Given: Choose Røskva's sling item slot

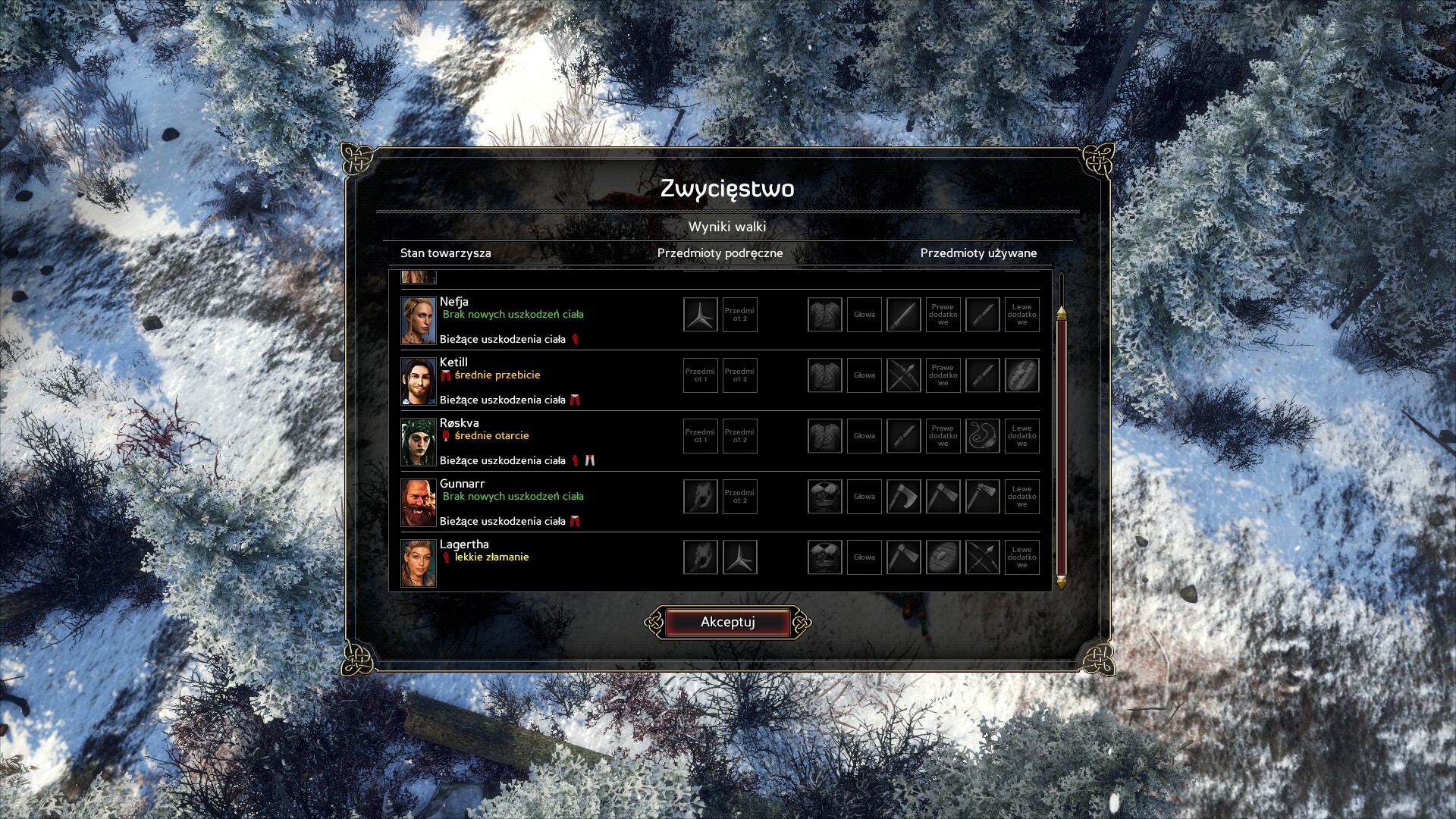Looking at the screenshot, I should click(x=982, y=436).
